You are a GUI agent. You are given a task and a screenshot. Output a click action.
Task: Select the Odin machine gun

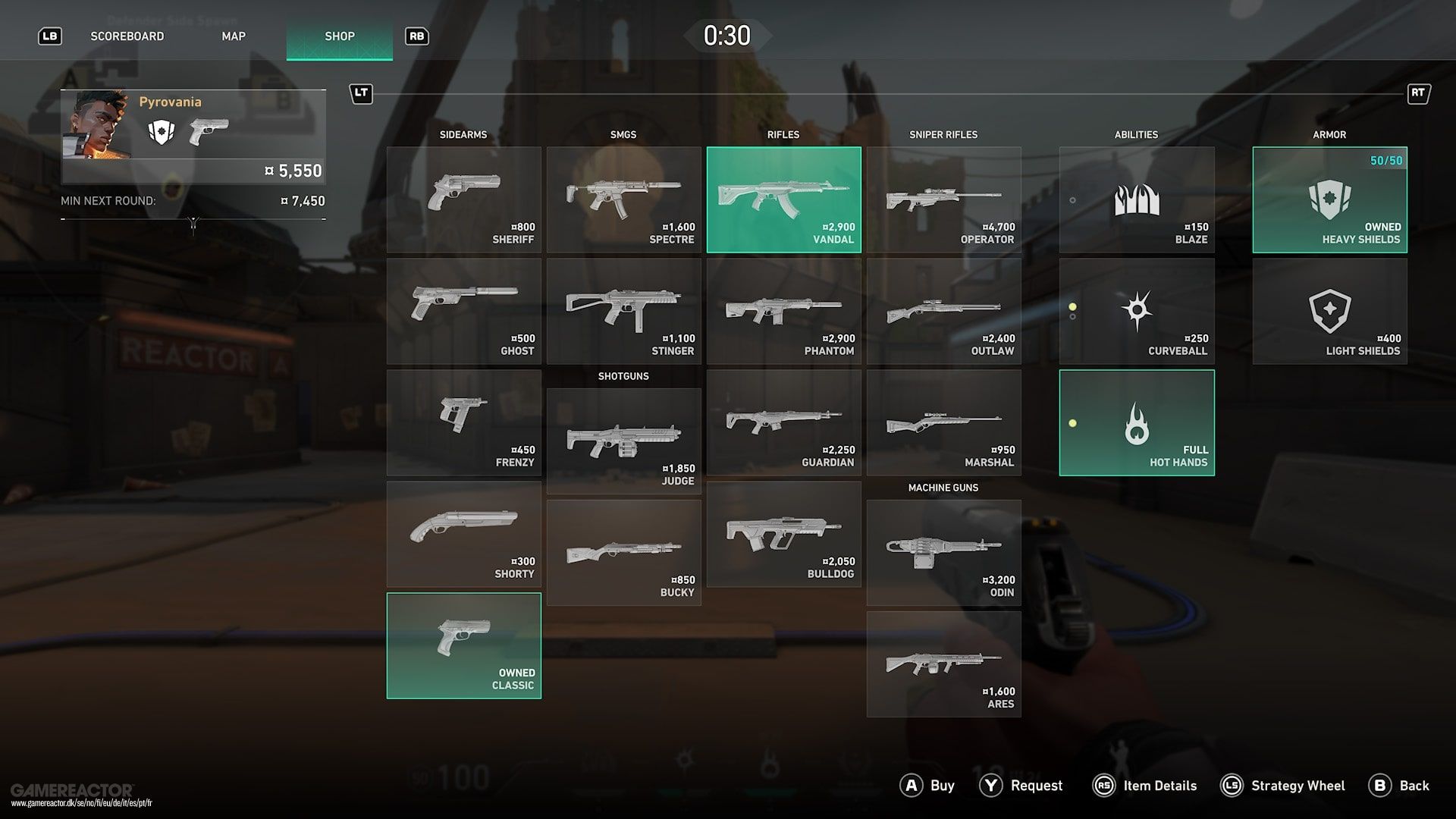[x=943, y=552]
